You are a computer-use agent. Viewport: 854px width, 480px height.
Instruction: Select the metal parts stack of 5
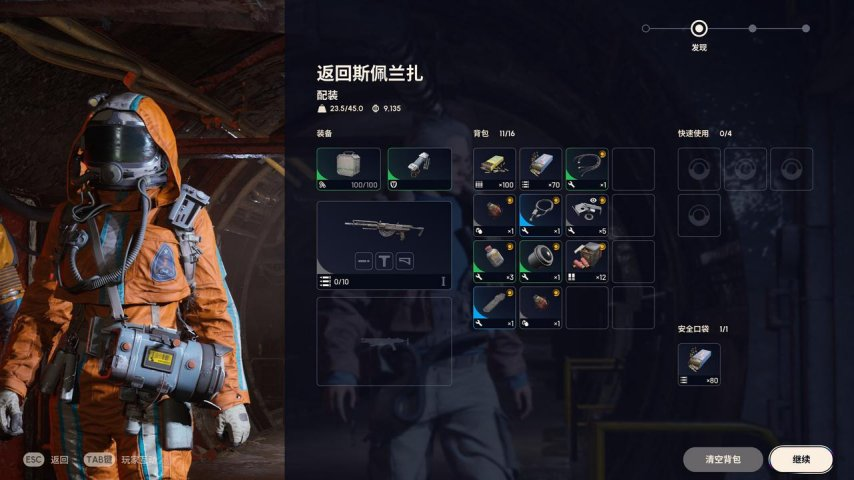pos(586,215)
